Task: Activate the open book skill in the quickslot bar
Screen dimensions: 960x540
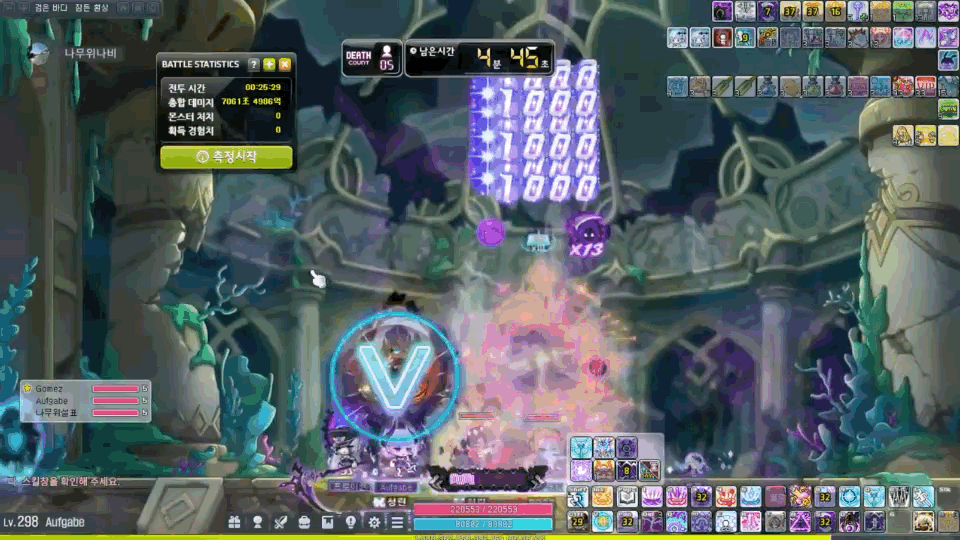Action: tap(627, 497)
